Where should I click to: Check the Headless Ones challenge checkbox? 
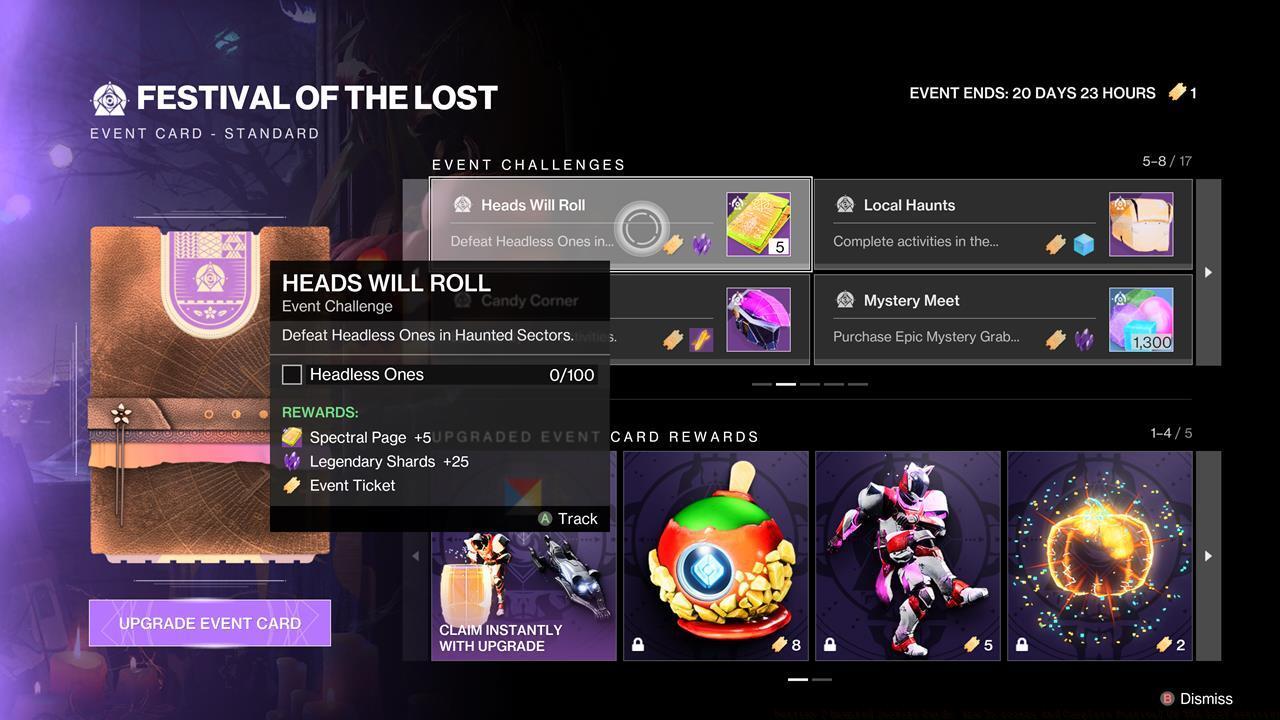point(292,374)
